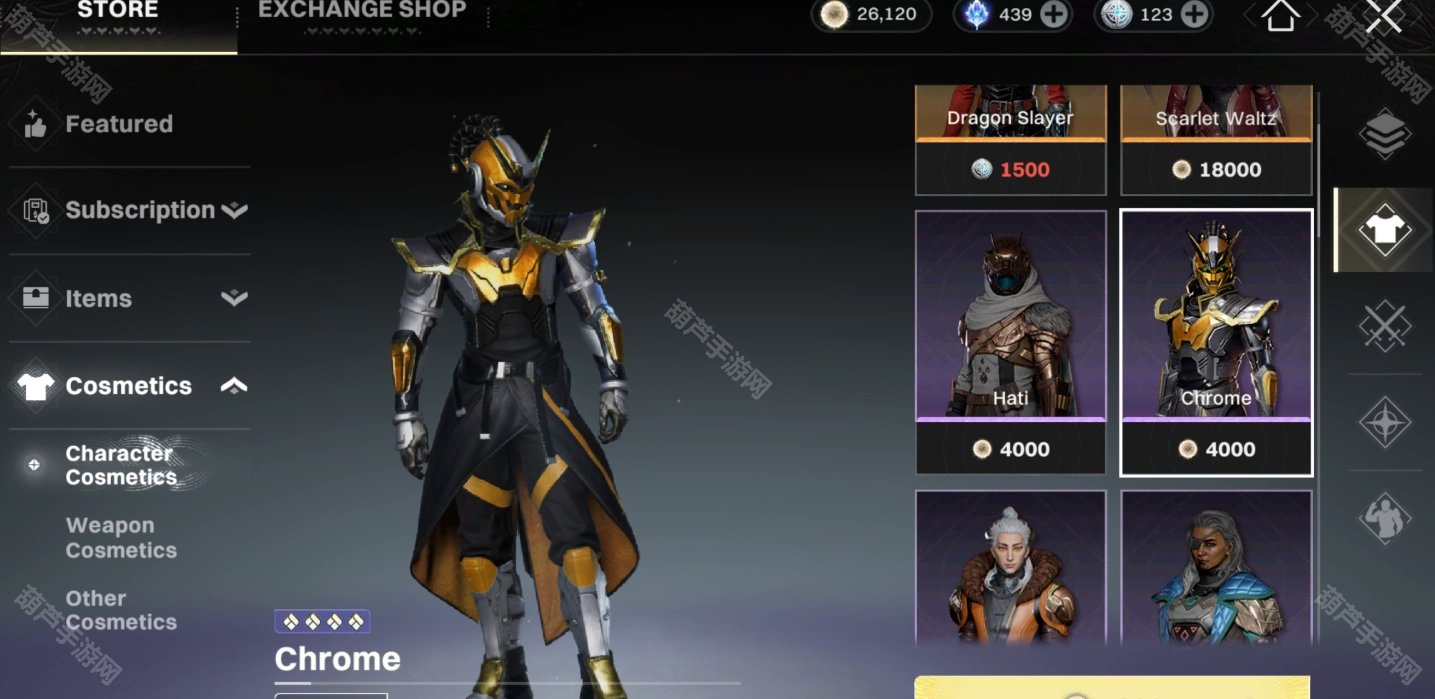Viewport: 1435px width, 699px height.
Task: Pick the Hati outfit card
Action: 1010,340
